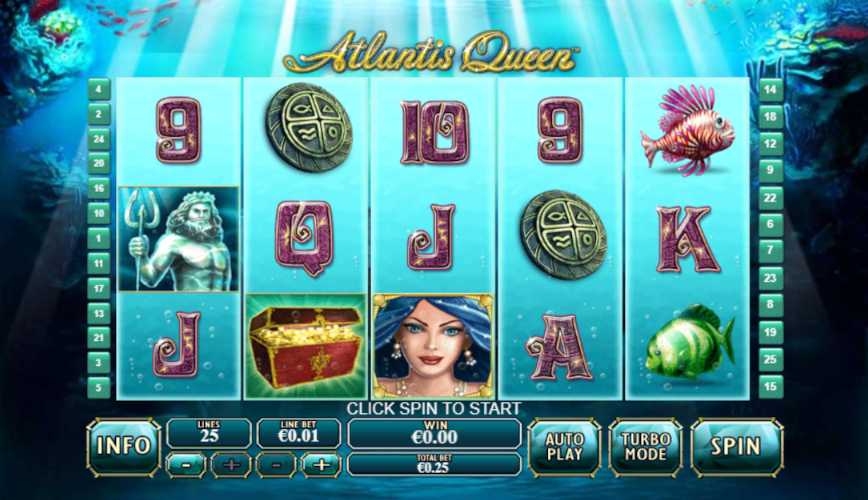This screenshot has width=868, height=500.
Task: Open the INFO paytable
Action: (x=123, y=446)
